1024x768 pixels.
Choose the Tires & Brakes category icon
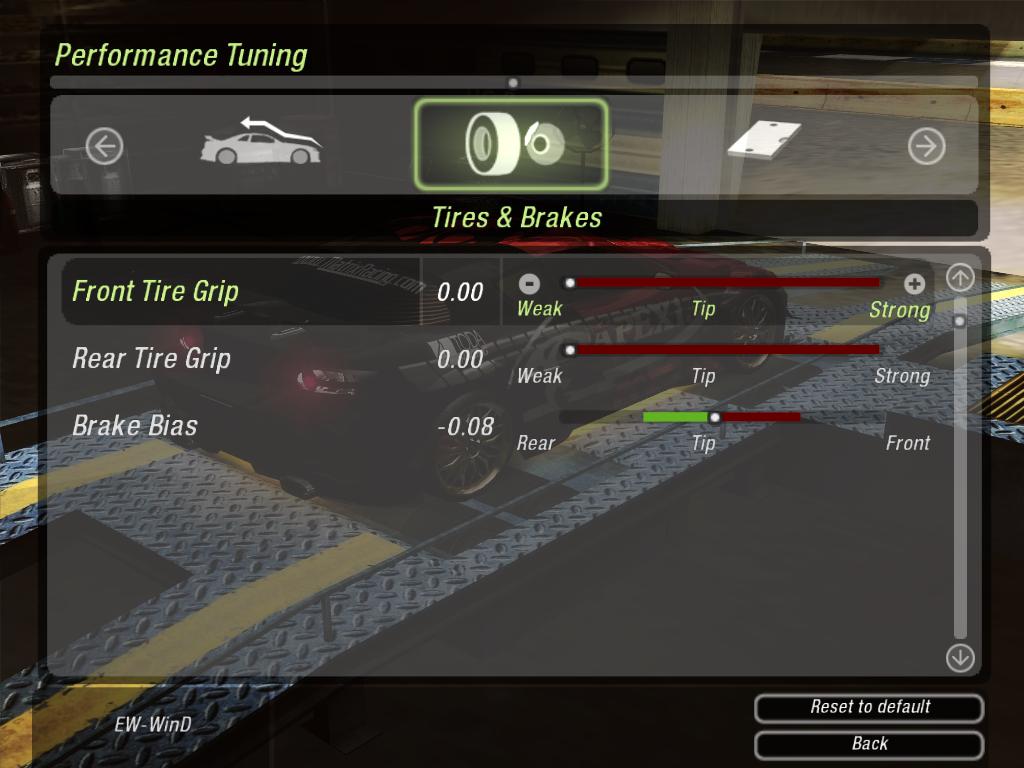[x=510, y=145]
